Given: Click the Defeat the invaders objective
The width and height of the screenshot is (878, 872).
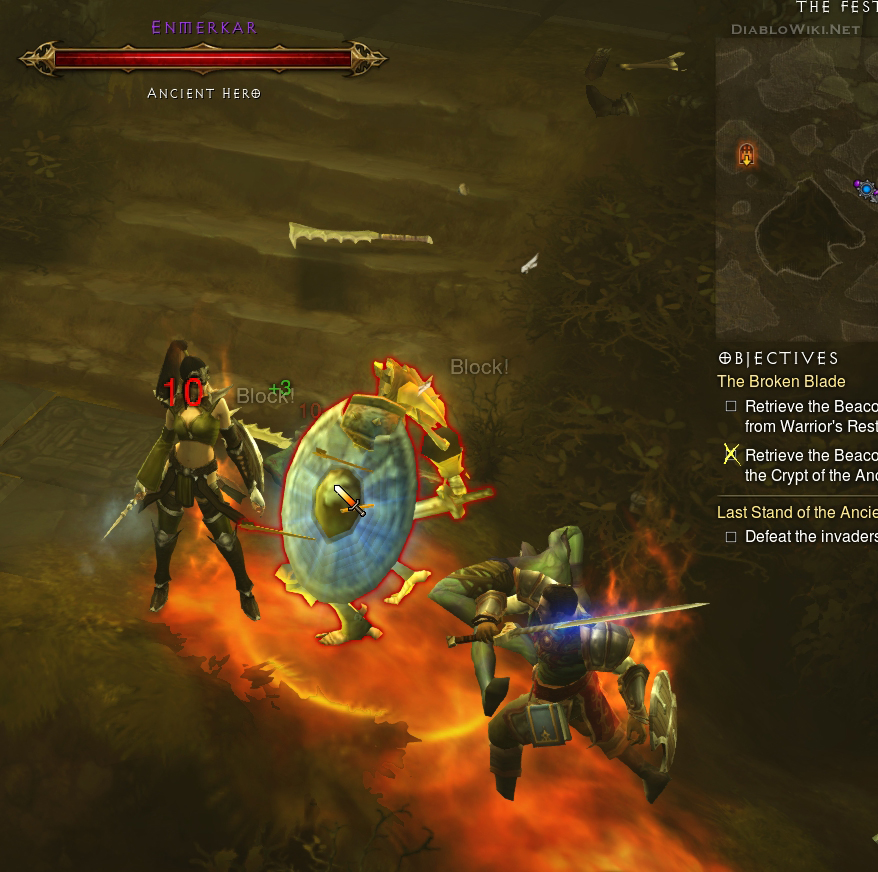Looking at the screenshot, I should point(810,536).
